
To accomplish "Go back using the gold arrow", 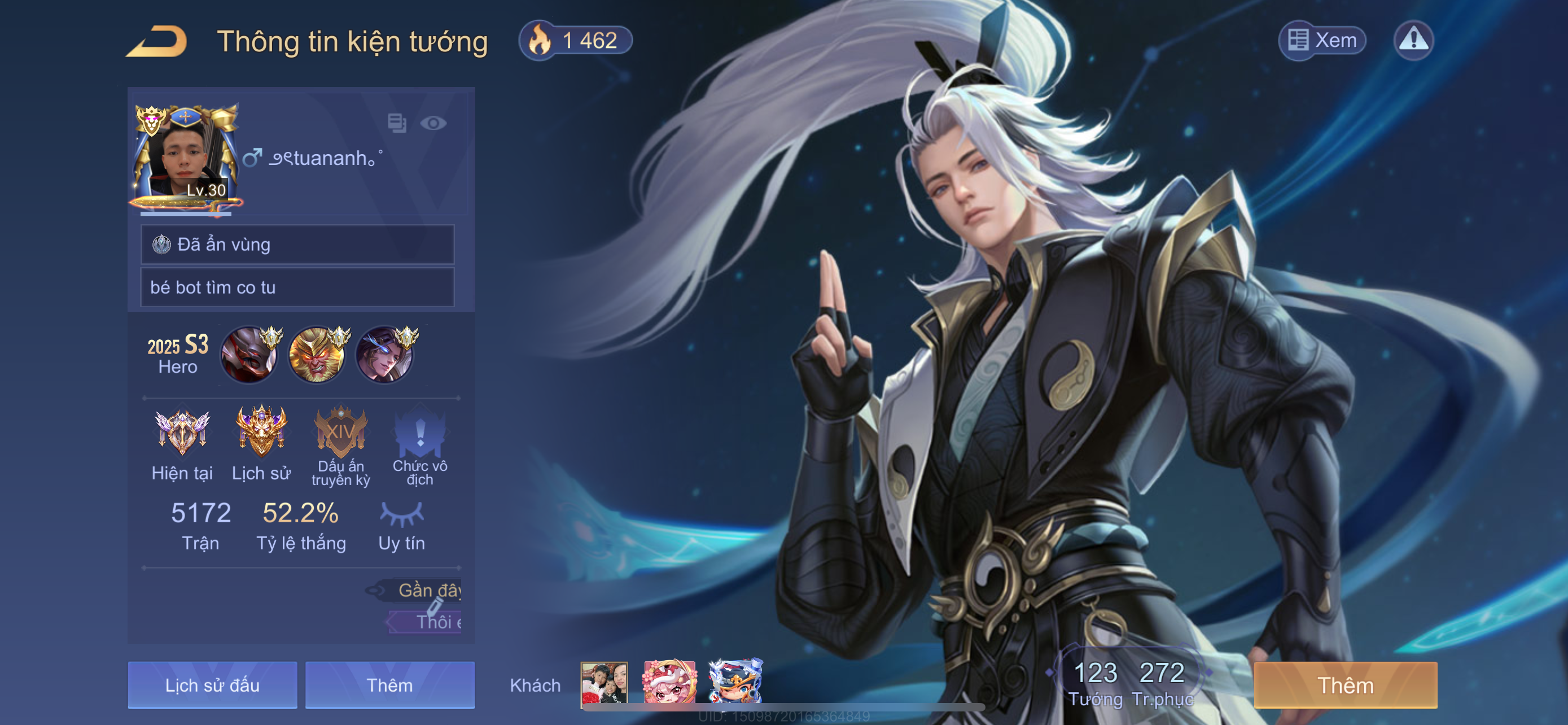I will 157,41.
